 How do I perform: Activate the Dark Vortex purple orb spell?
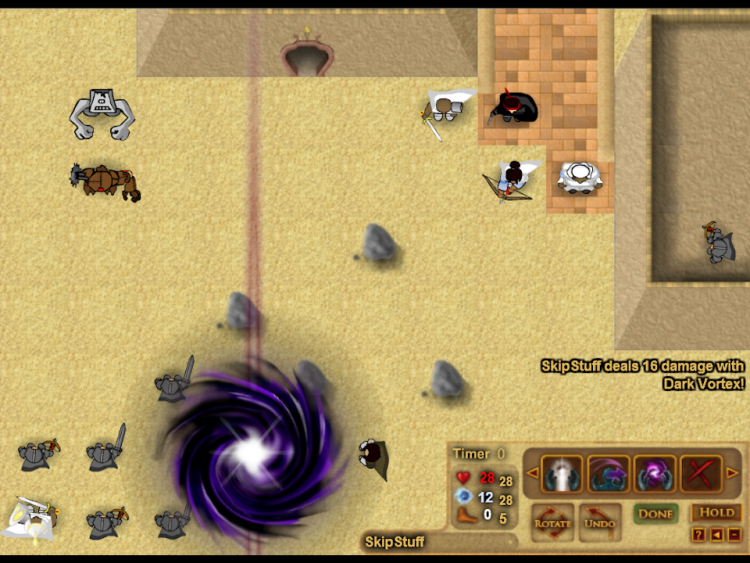click(x=654, y=473)
